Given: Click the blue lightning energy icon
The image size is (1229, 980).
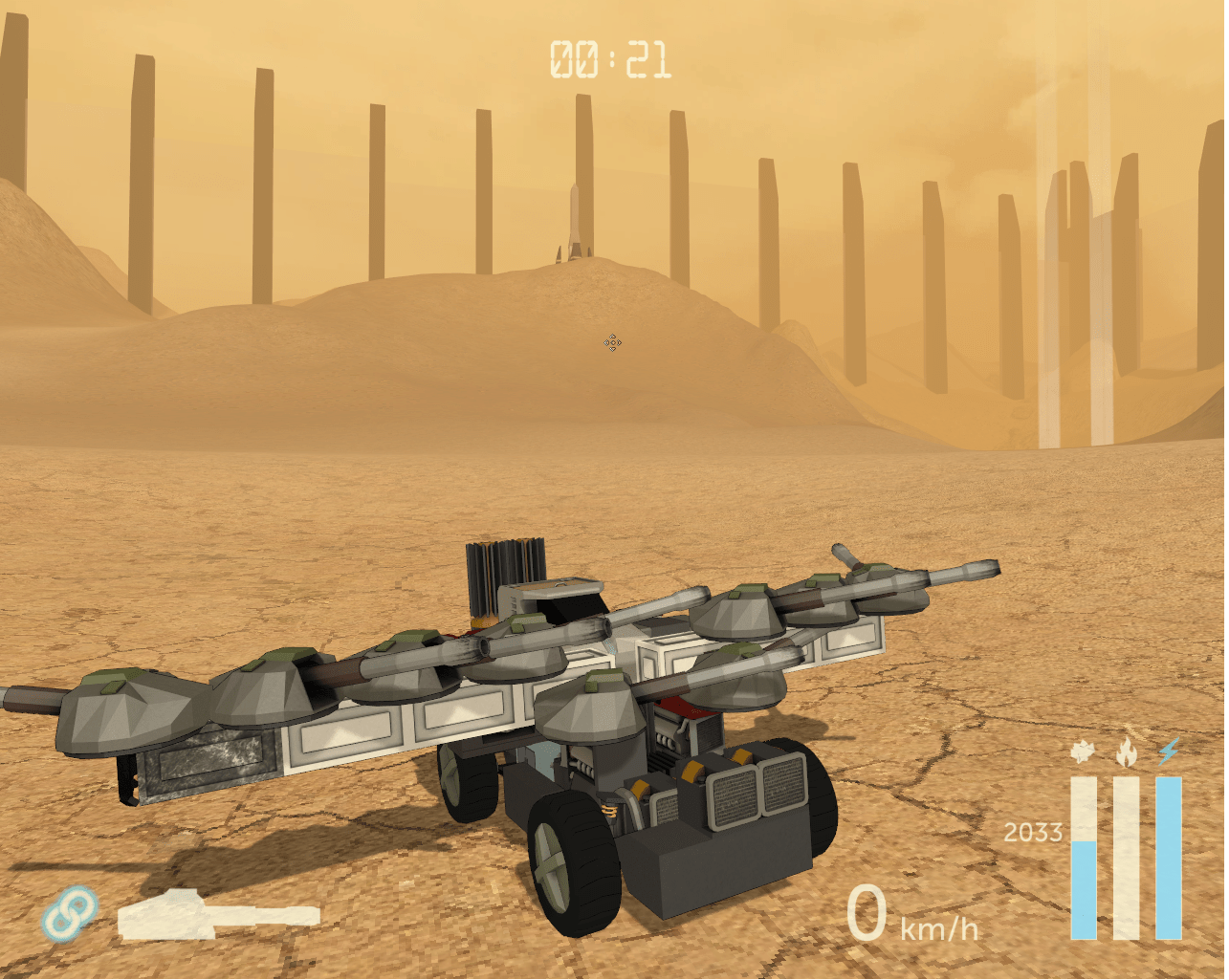Looking at the screenshot, I should pos(1168,751).
